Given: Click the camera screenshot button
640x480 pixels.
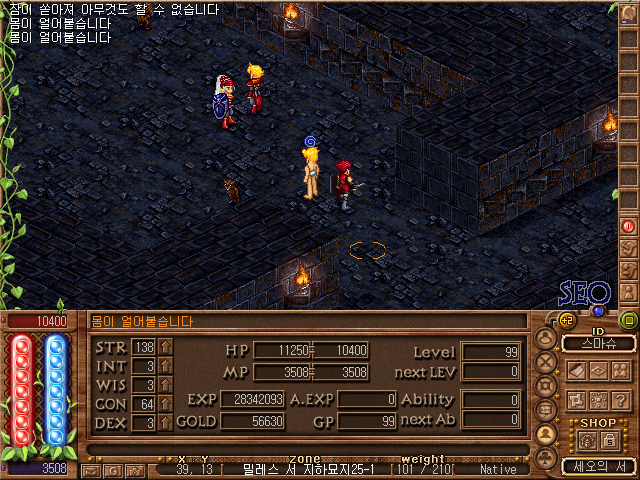Looking at the screenshot, I should click(x=134, y=469).
